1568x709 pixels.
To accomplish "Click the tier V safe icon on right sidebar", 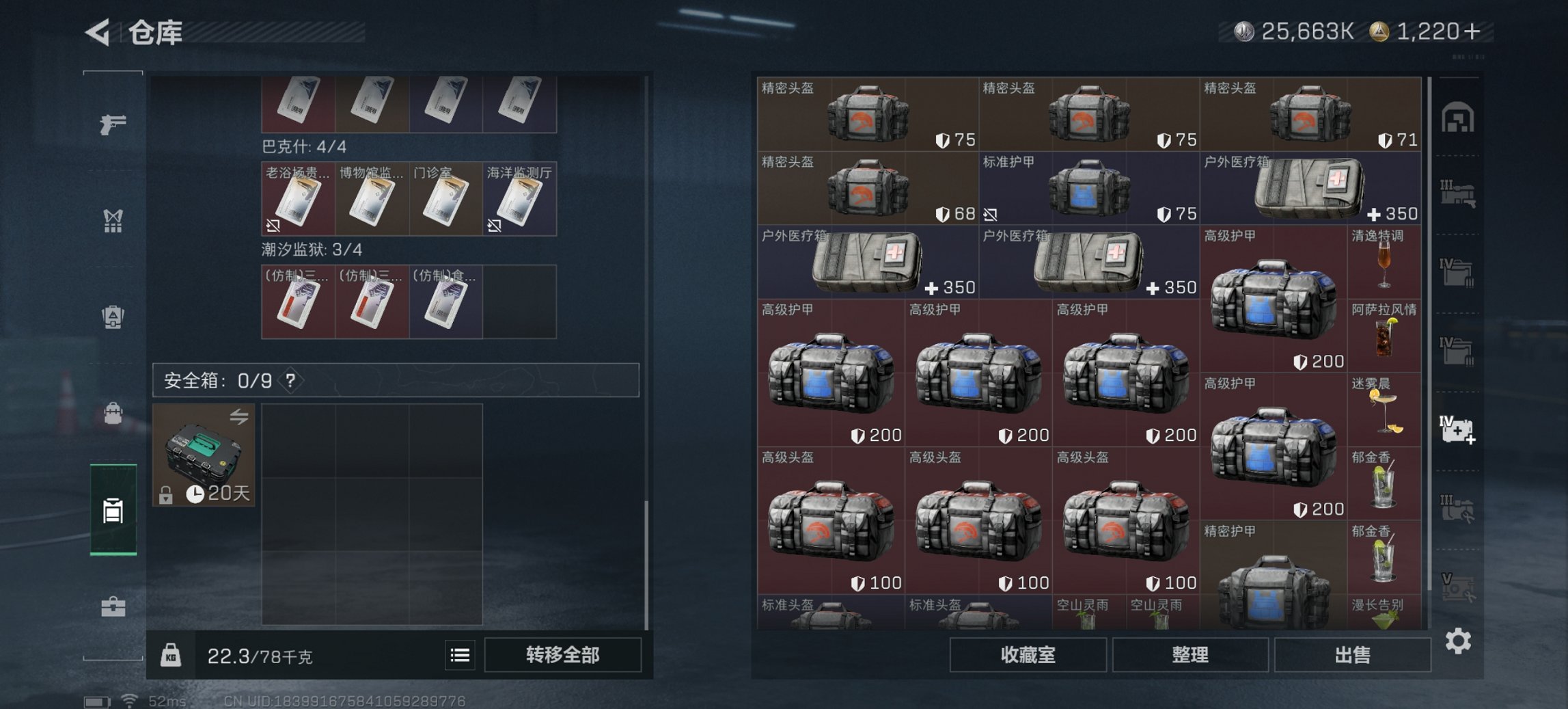I will (1457, 585).
